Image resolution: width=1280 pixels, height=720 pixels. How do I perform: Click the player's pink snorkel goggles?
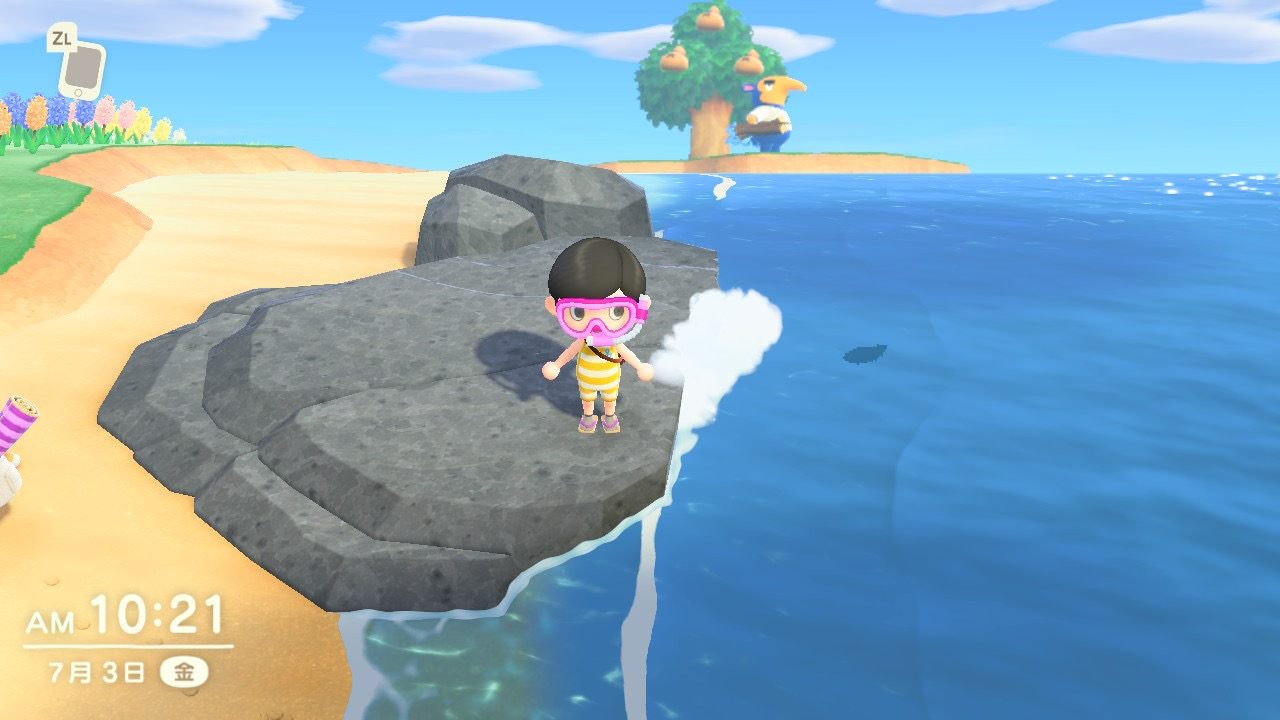point(597,316)
